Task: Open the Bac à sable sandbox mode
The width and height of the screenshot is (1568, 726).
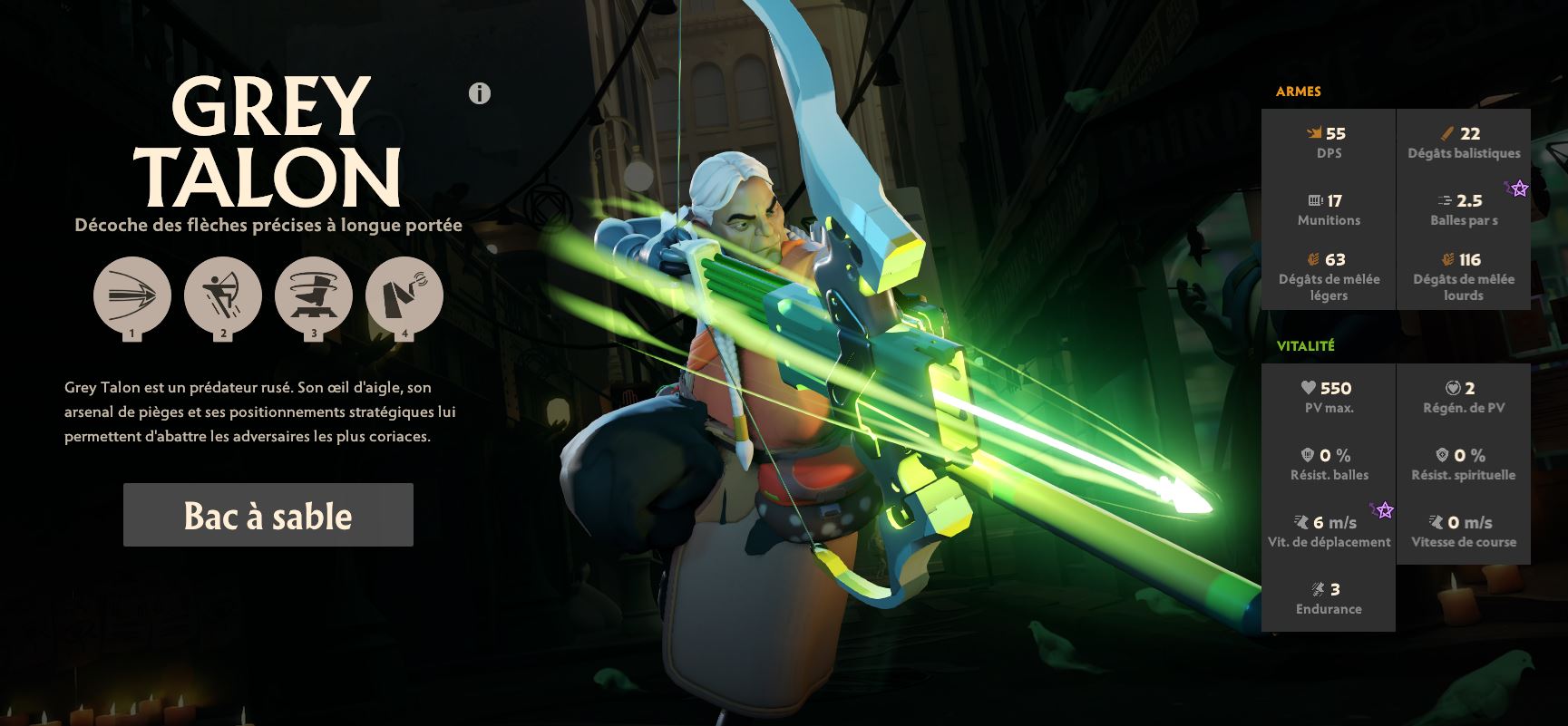Action: coord(268,515)
